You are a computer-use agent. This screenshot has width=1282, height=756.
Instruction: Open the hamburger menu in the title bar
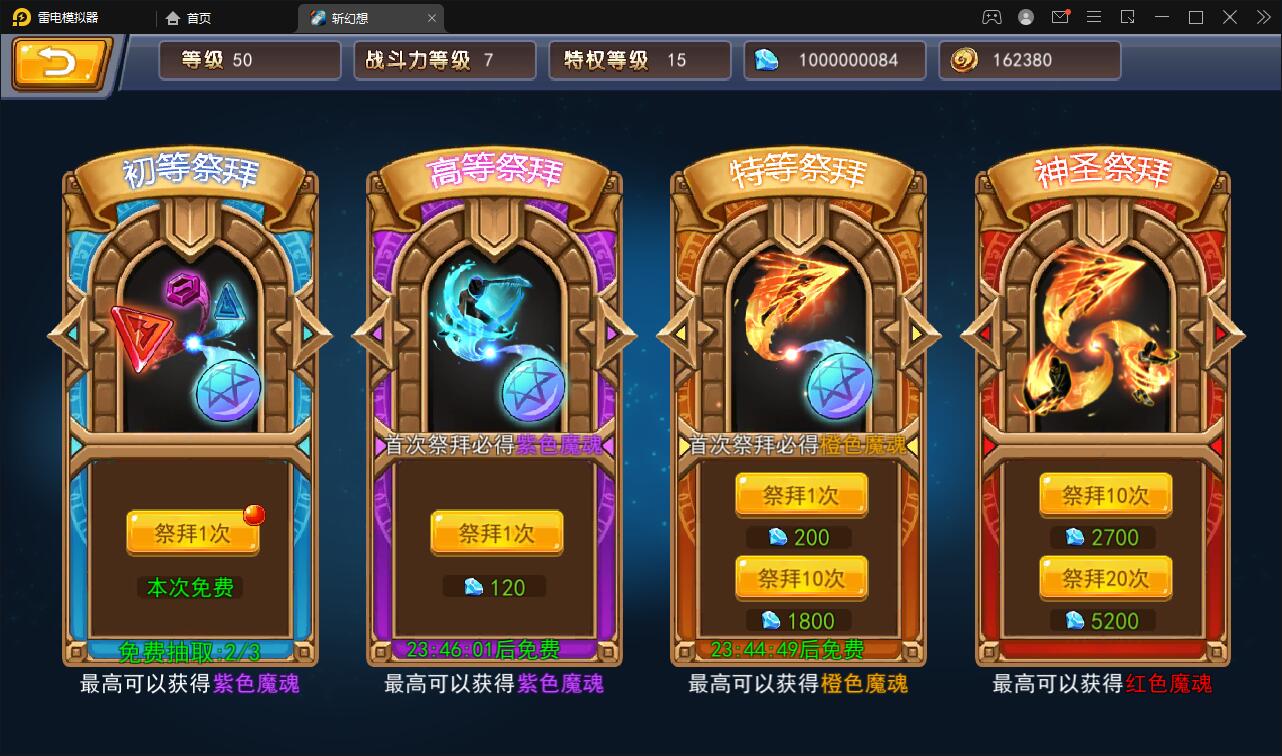(1093, 17)
